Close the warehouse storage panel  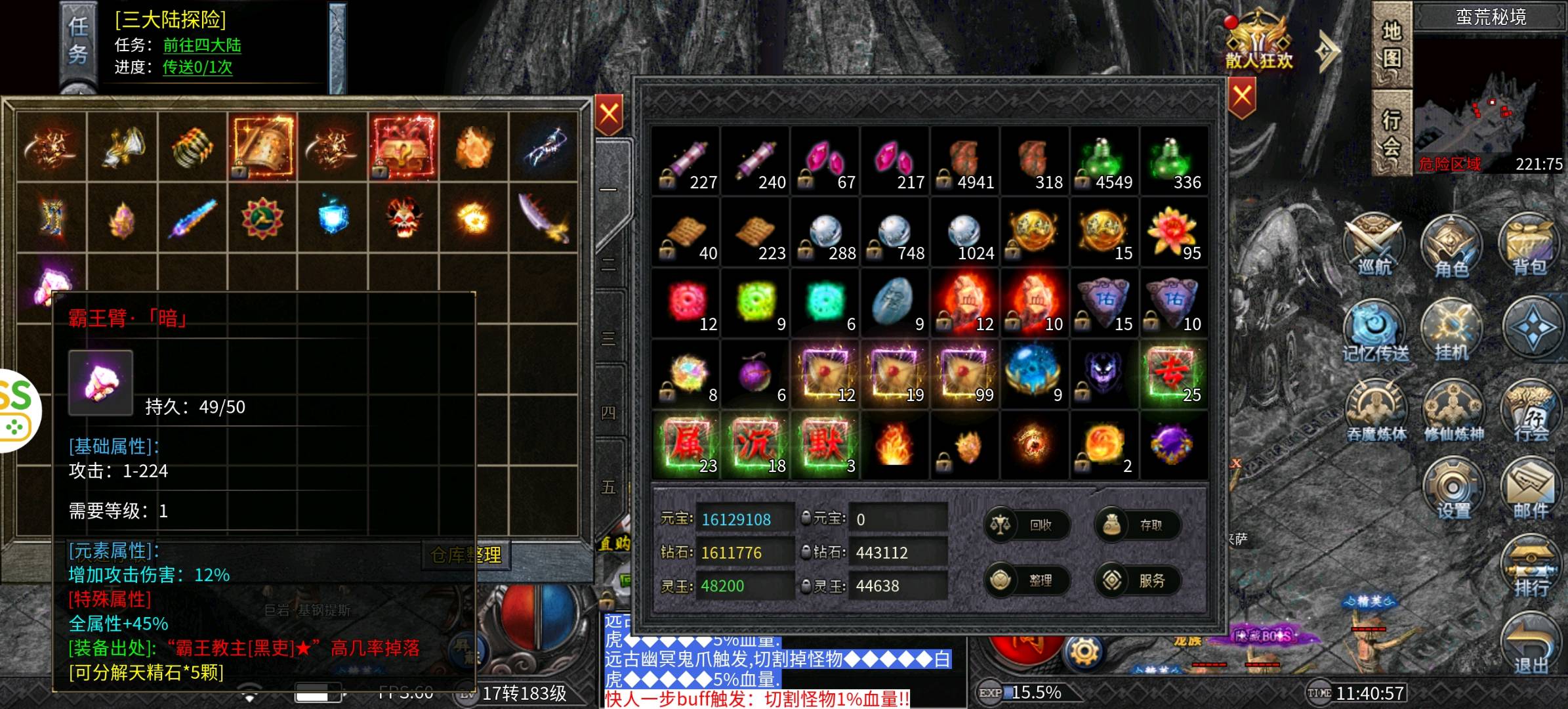pos(609,115)
